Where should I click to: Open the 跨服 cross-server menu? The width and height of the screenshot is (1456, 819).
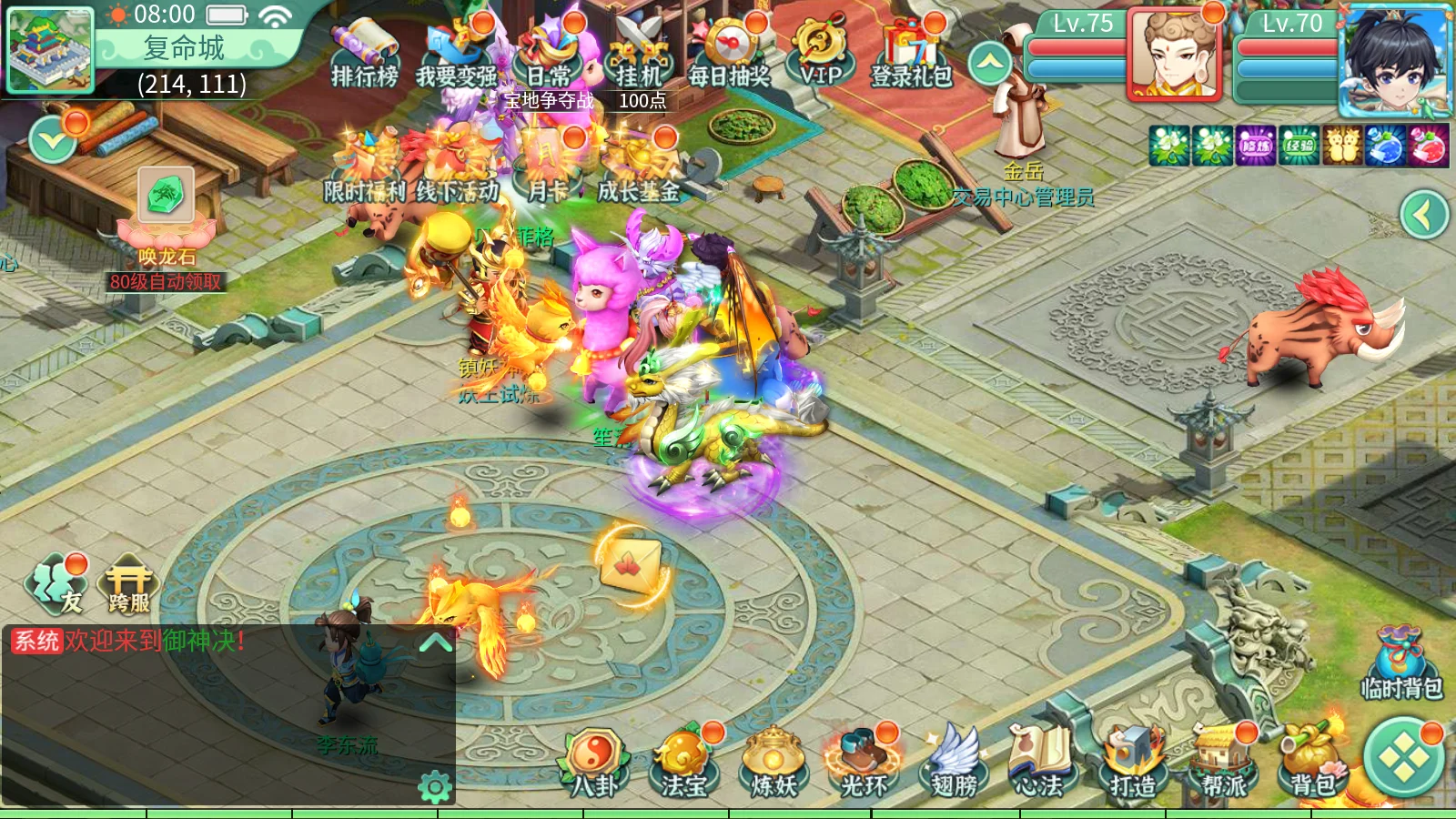(x=129, y=585)
